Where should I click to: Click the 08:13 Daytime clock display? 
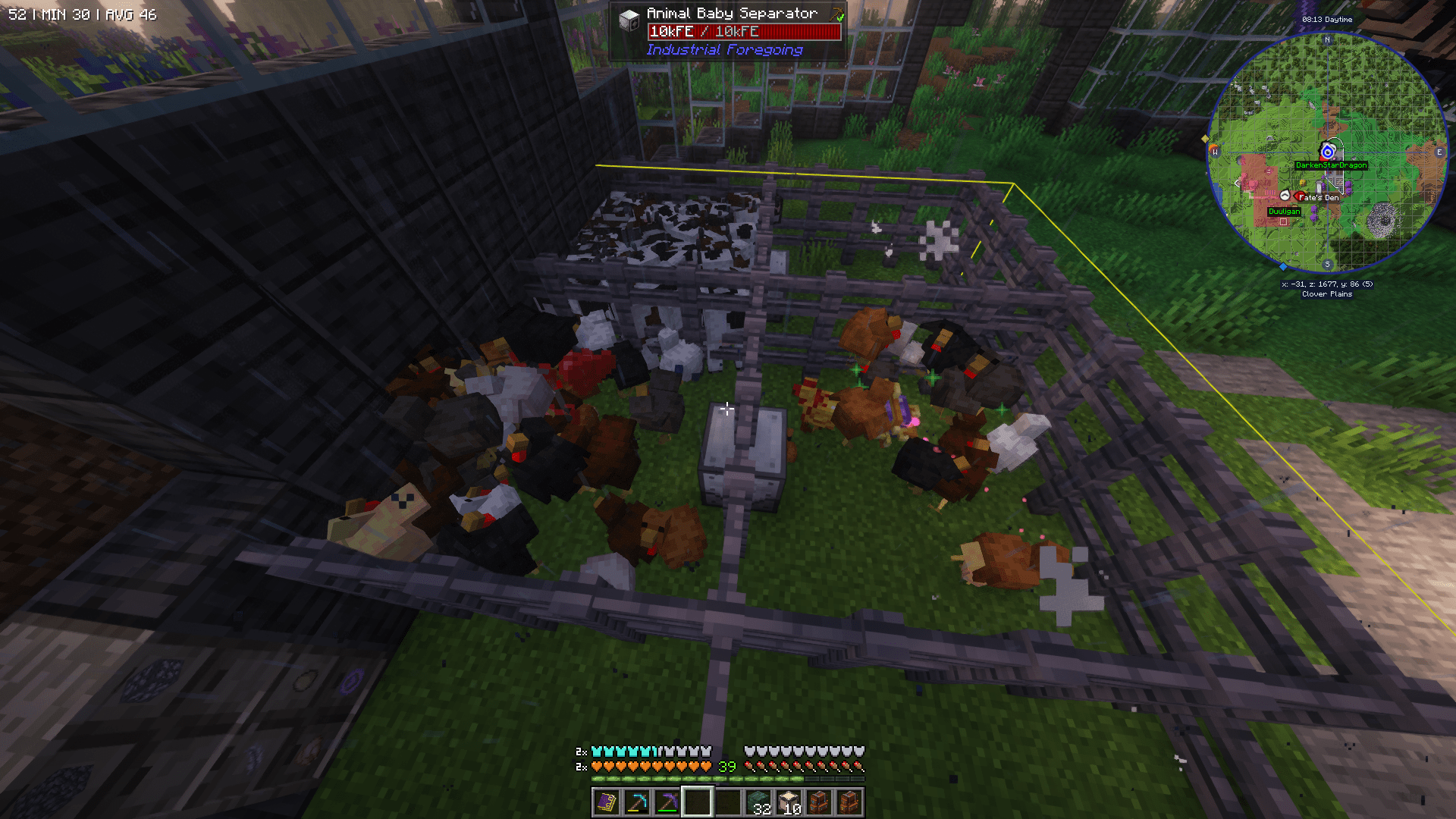[1327, 20]
